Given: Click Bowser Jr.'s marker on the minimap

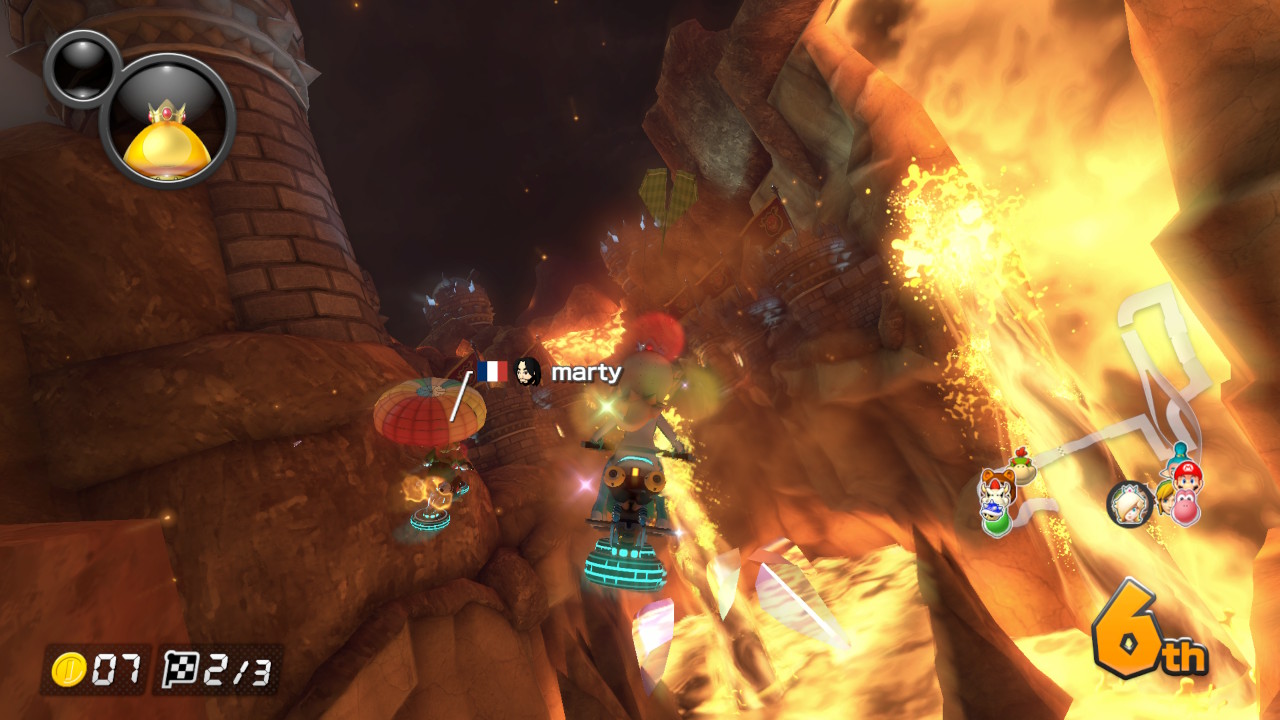Looking at the screenshot, I should click(1021, 465).
